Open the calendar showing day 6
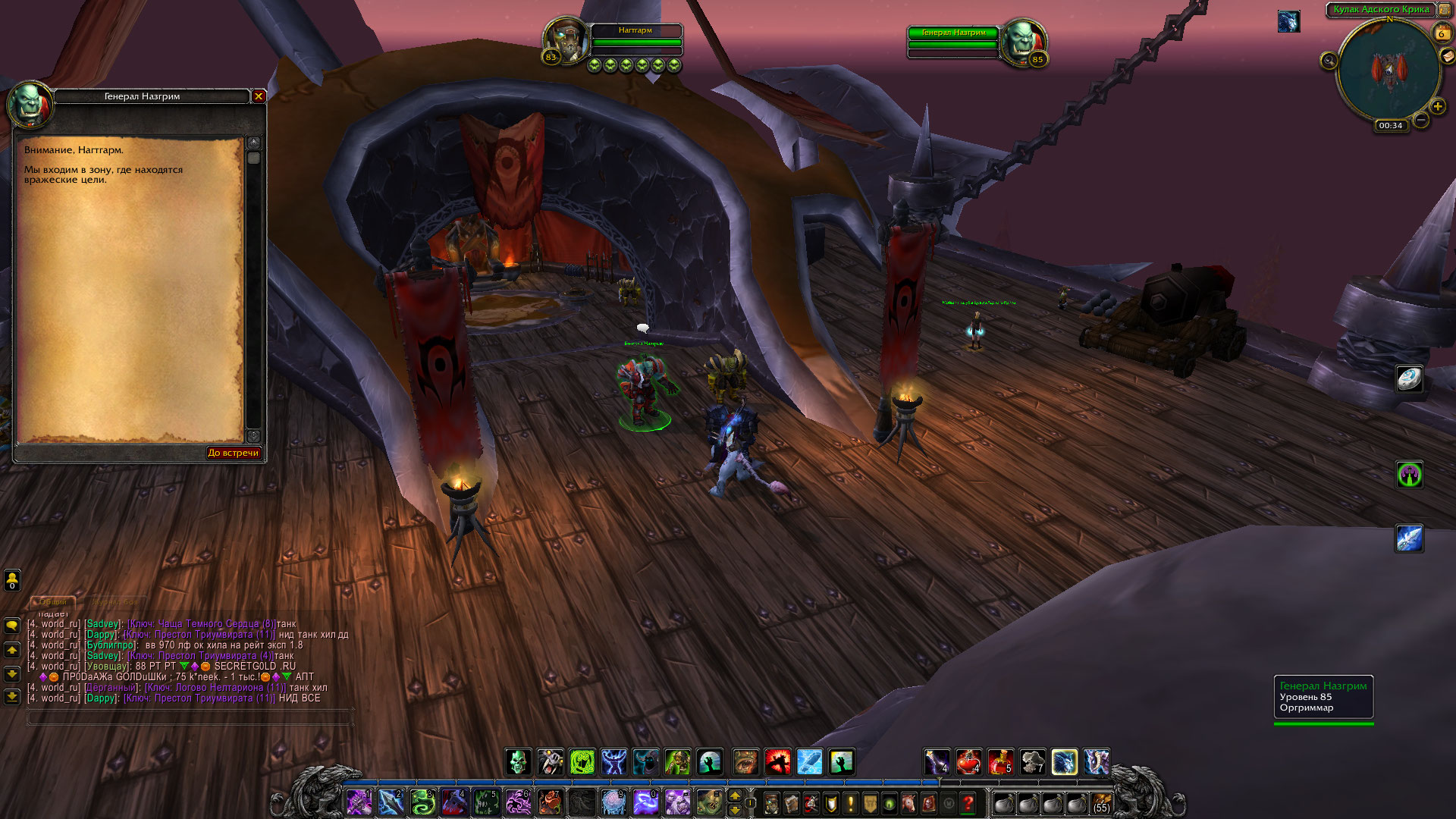 coord(1441,33)
